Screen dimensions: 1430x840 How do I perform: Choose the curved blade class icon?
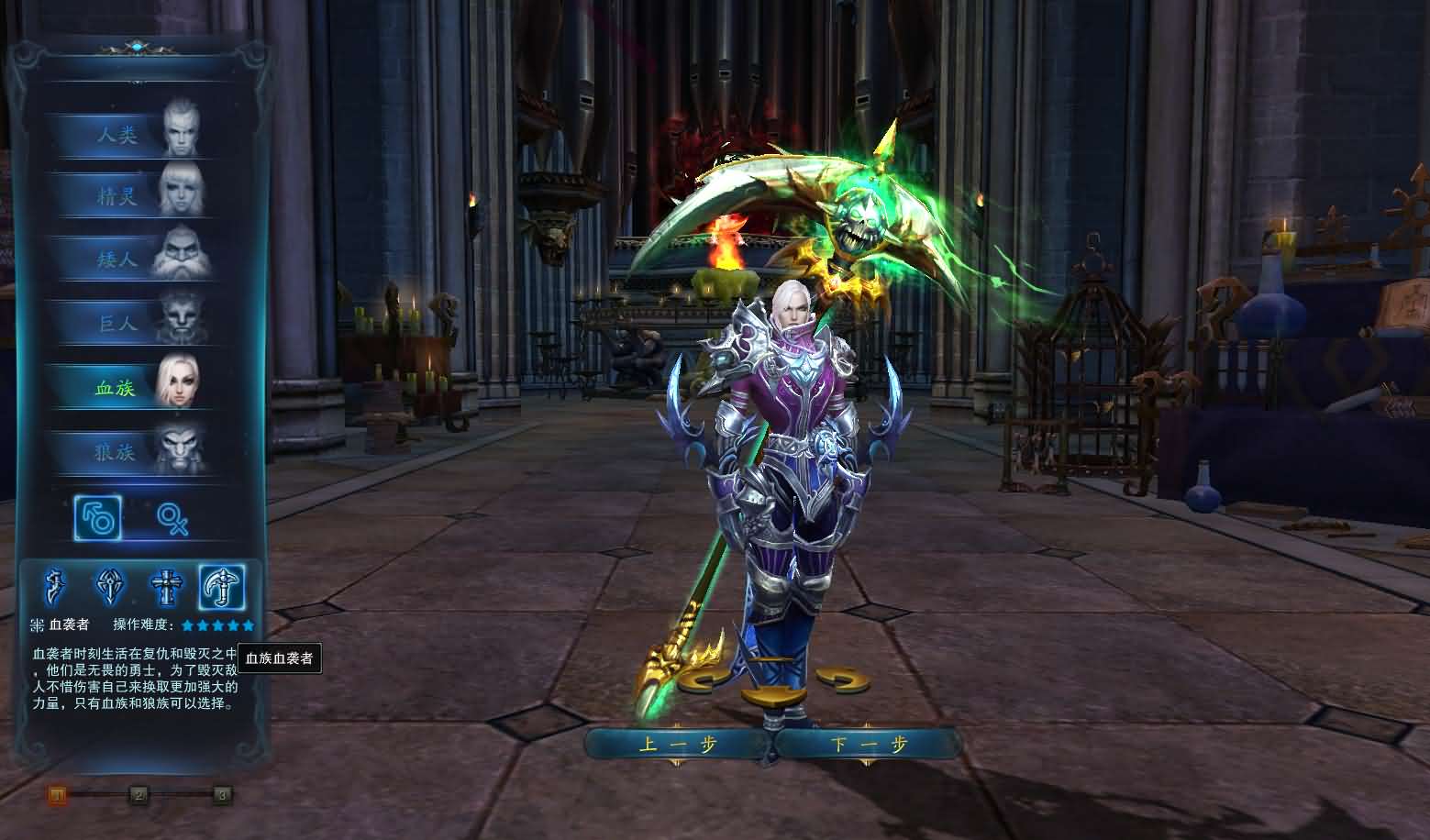[x=57, y=587]
